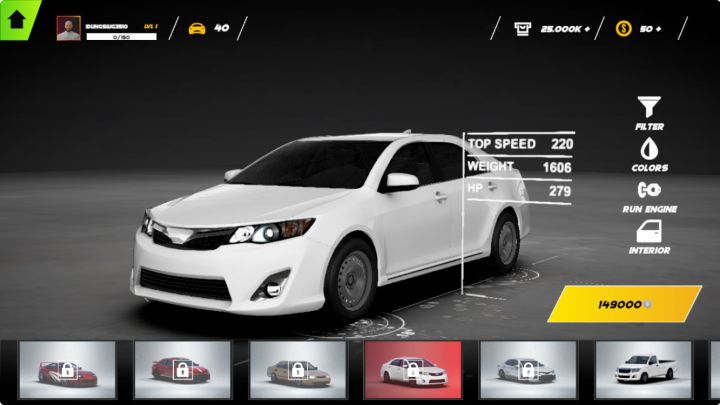The width and height of the screenshot is (720, 405).
Task: Return to the home screen
Action: [17, 17]
